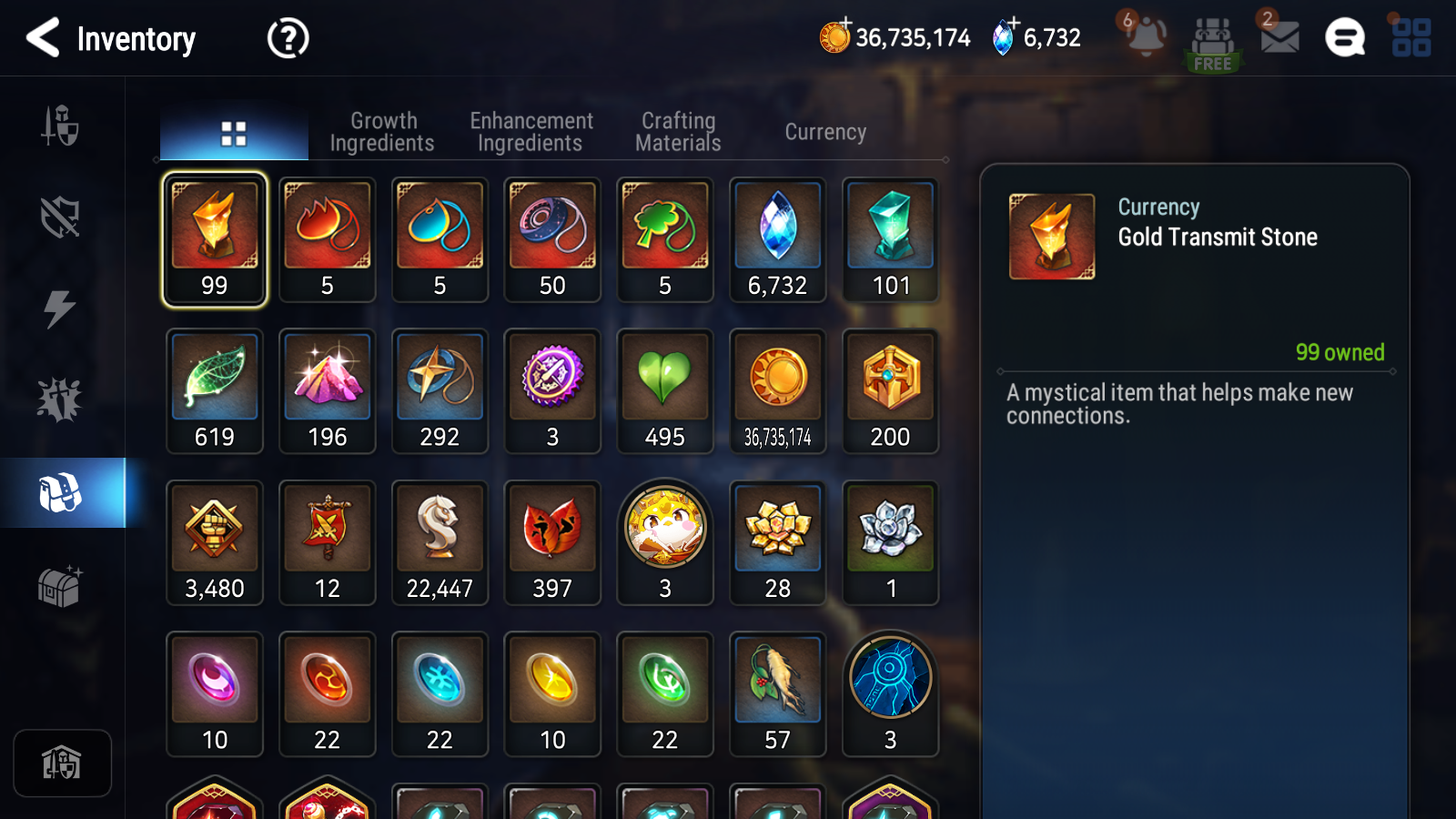The height and width of the screenshot is (819, 1456).
Task: Pick the green heart item with 495
Action: pos(665,390)
